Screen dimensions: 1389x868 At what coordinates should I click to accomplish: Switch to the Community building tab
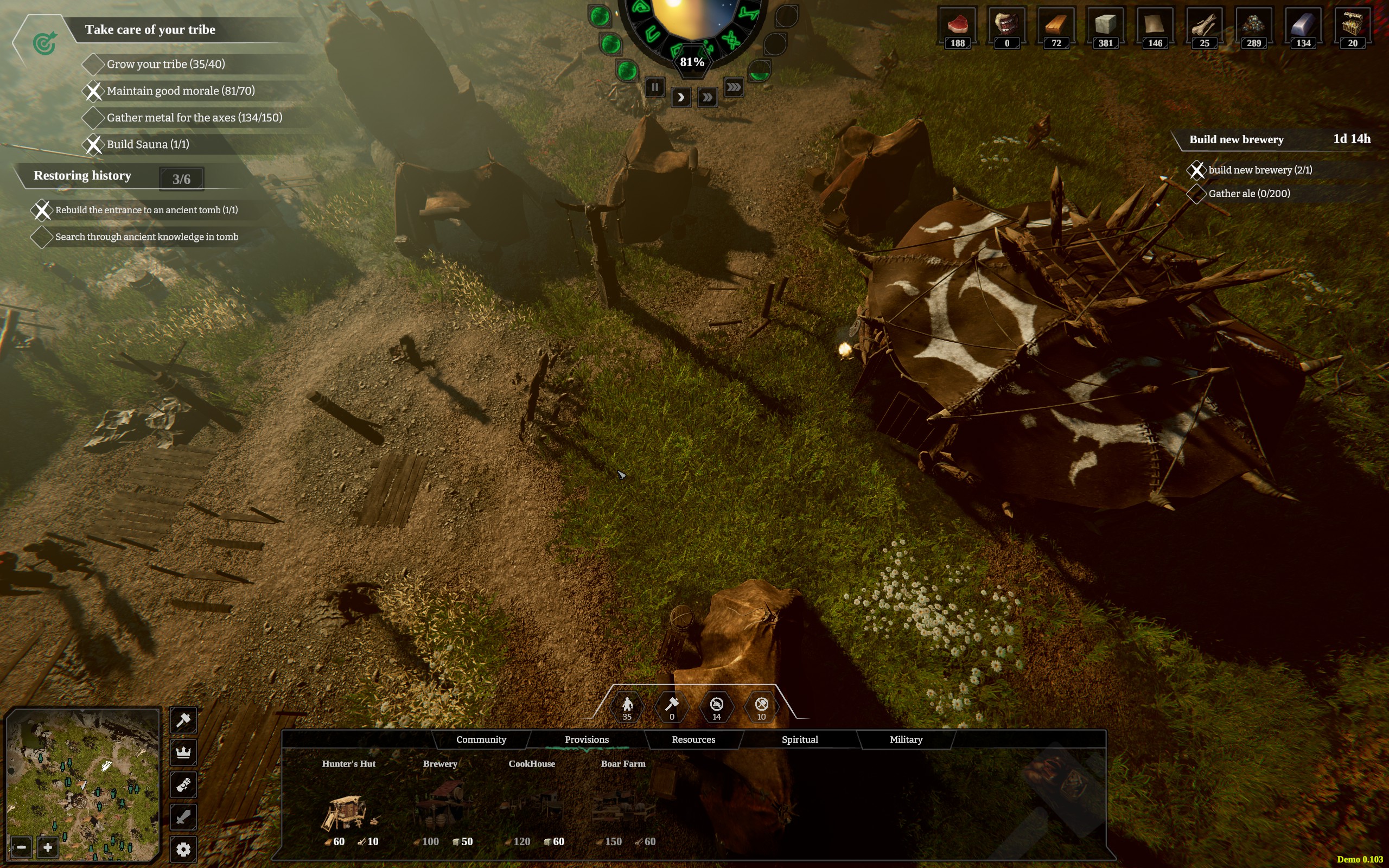[481, 739]
